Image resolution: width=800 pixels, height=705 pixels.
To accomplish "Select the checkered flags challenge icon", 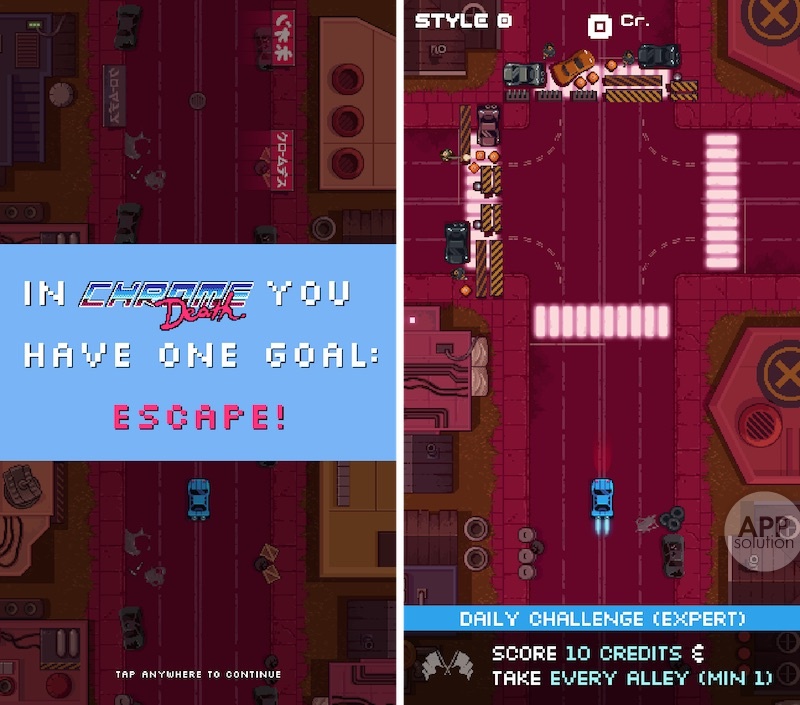I will coord(443,666).
